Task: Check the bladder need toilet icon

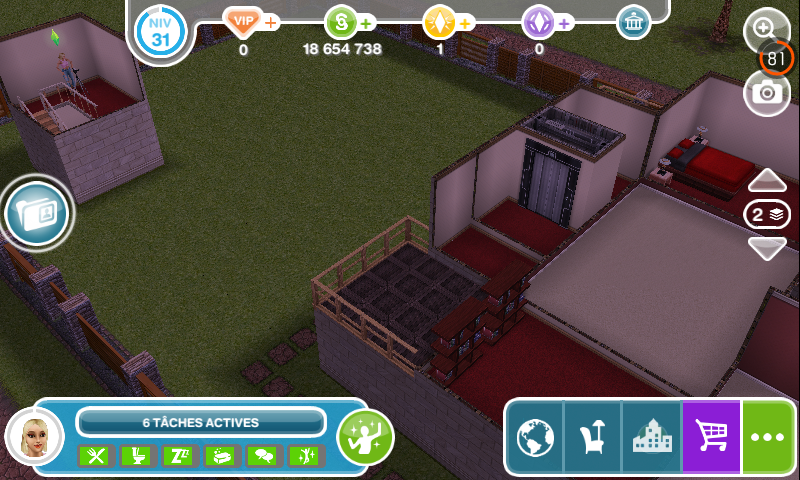Action: pos(135,456)
